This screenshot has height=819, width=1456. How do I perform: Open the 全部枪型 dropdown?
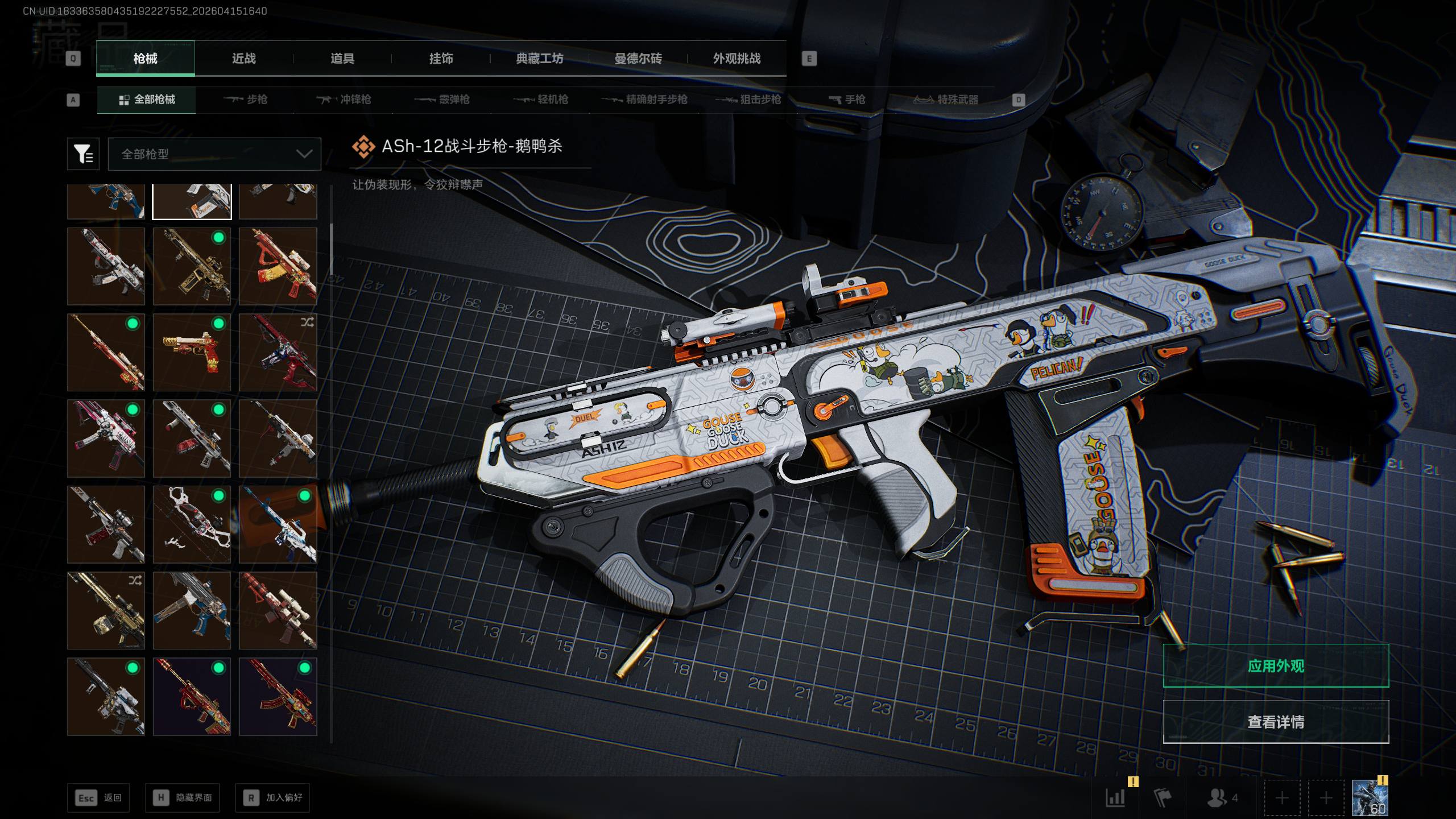coord(214,154)
